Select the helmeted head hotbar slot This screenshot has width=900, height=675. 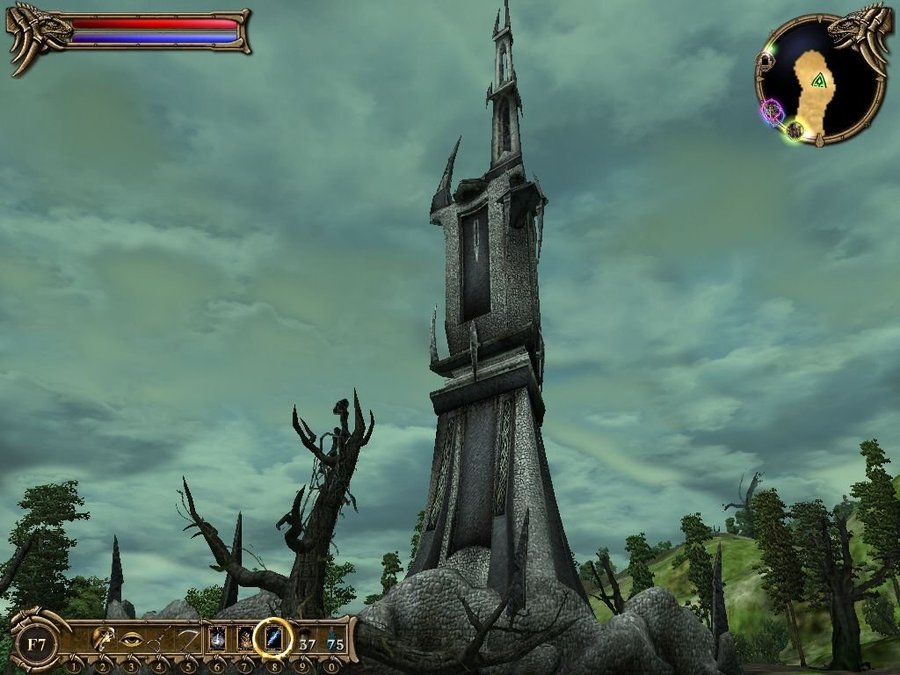(102, 639)
